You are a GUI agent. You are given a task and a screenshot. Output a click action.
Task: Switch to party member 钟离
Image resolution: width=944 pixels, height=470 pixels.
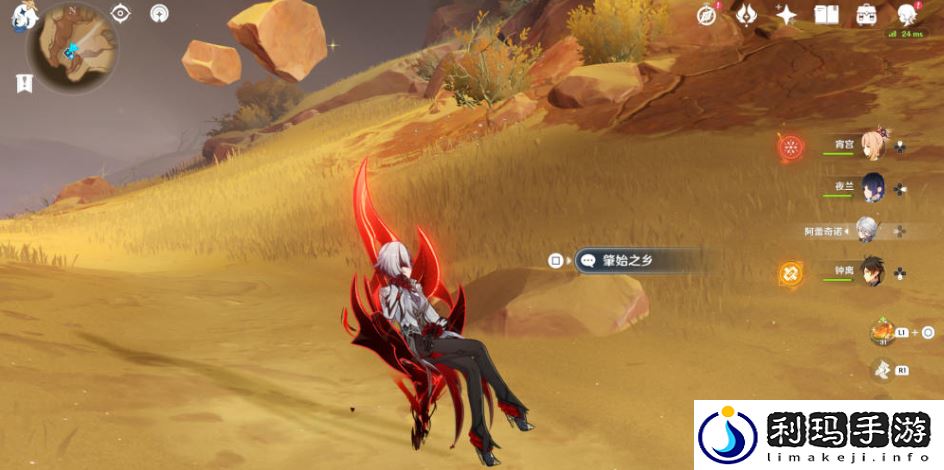point(870,271)
